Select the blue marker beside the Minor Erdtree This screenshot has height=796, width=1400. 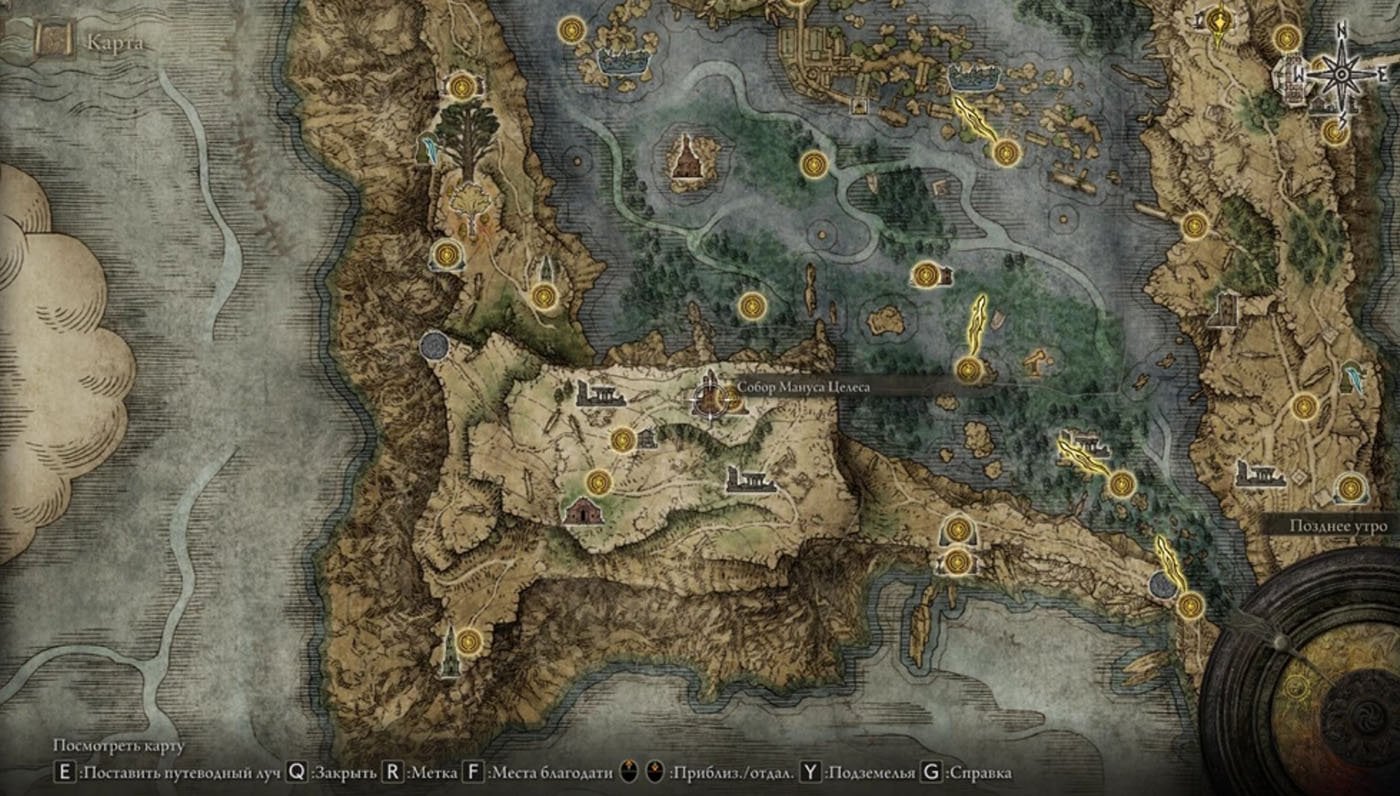[x=430, y=148]
